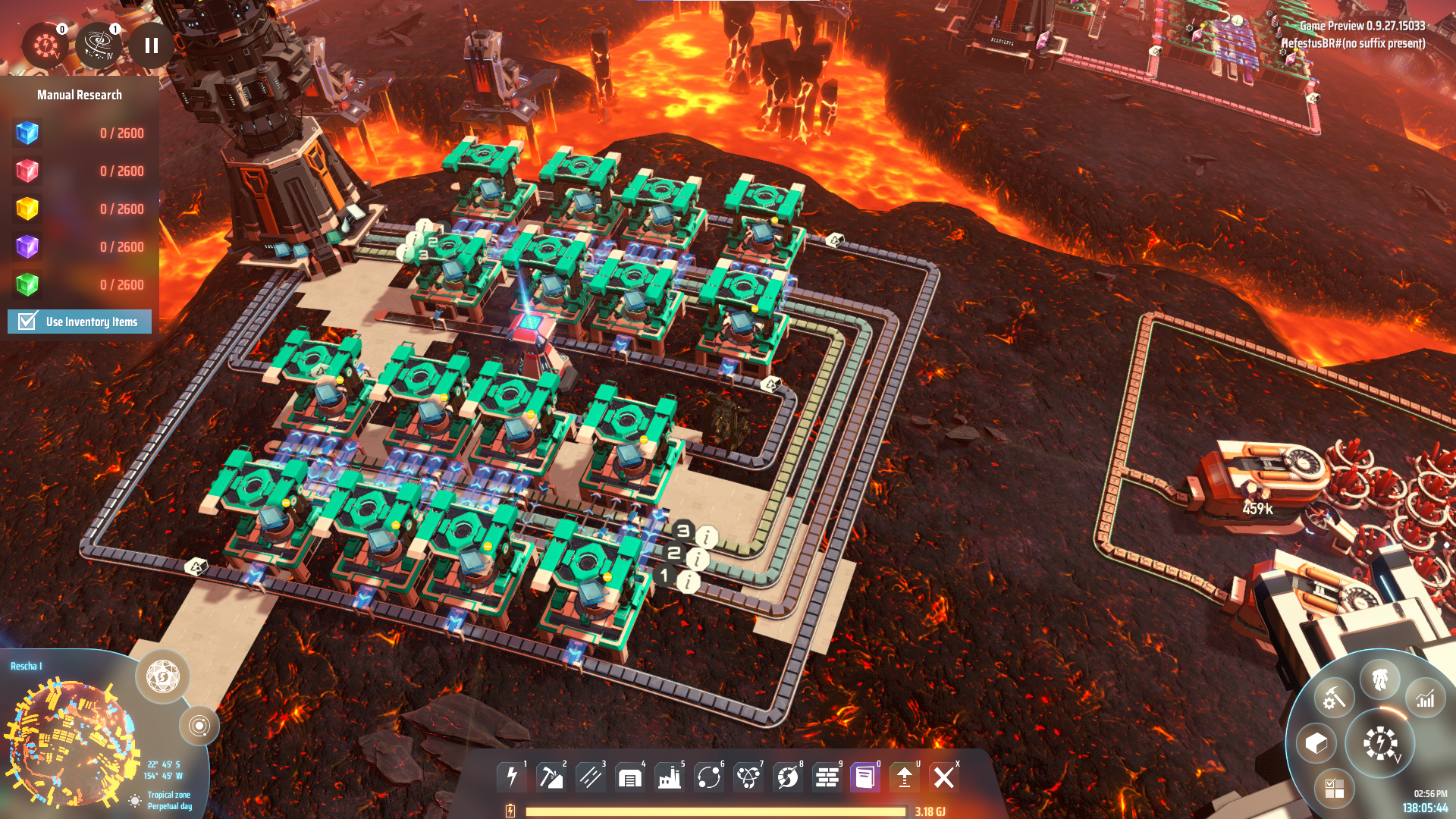The image size is (1456, 819).
Task: Open the pickaxe mining build category
Action: 551,777
